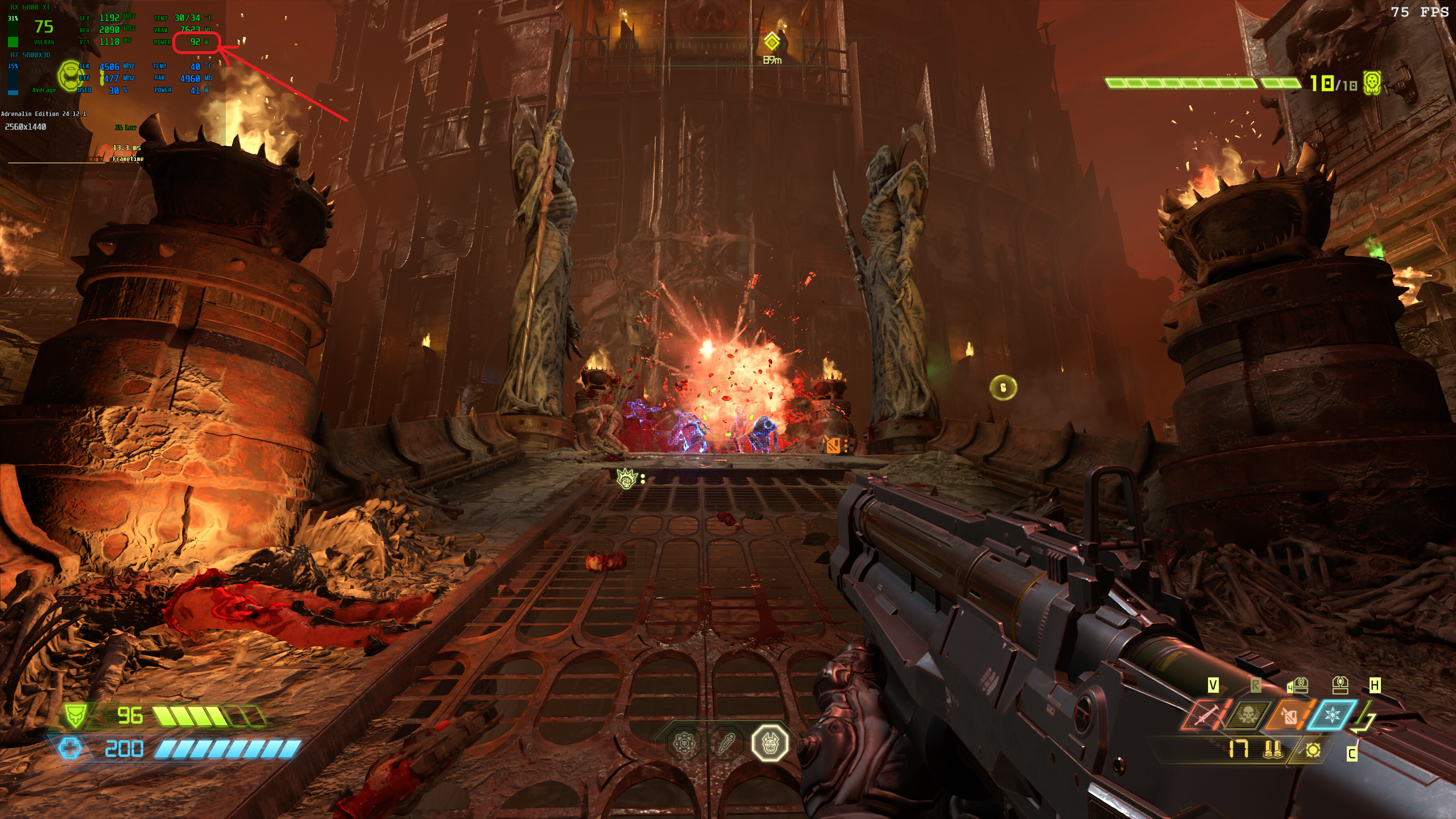Click the chainsaw fuel canister icon

click(x=1290, y=715)
